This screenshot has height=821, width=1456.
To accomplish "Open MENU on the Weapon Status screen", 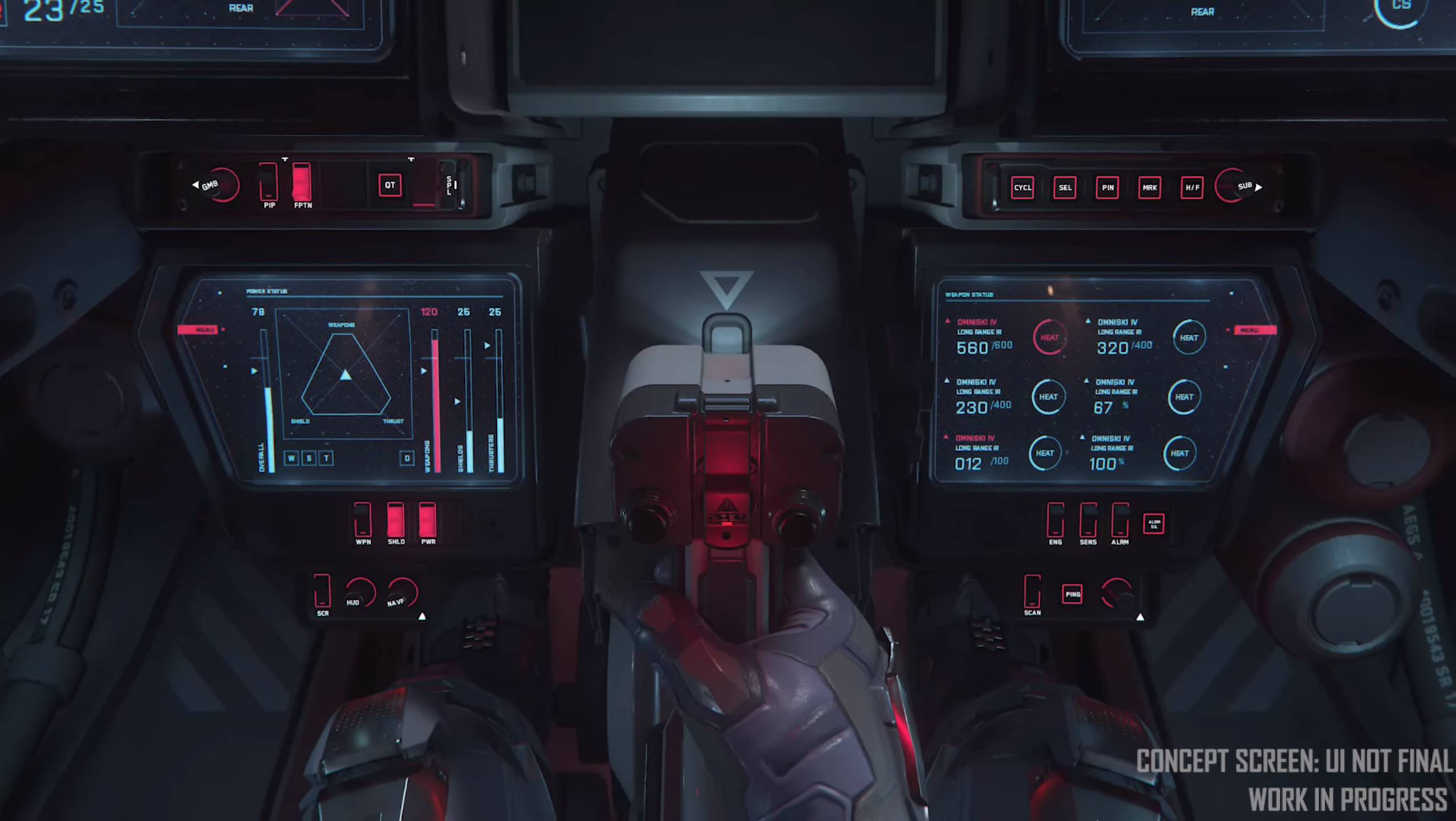I will [1255, 331].
